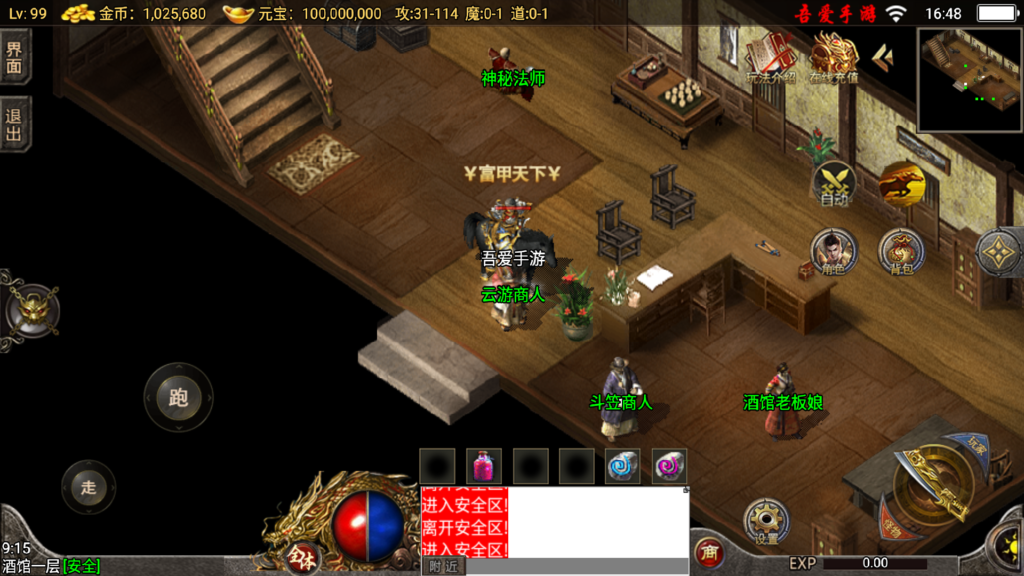Screen dimensions: 1024x576
Task: Tap the 退出 exit button
Action: click(x=14, y=124)
